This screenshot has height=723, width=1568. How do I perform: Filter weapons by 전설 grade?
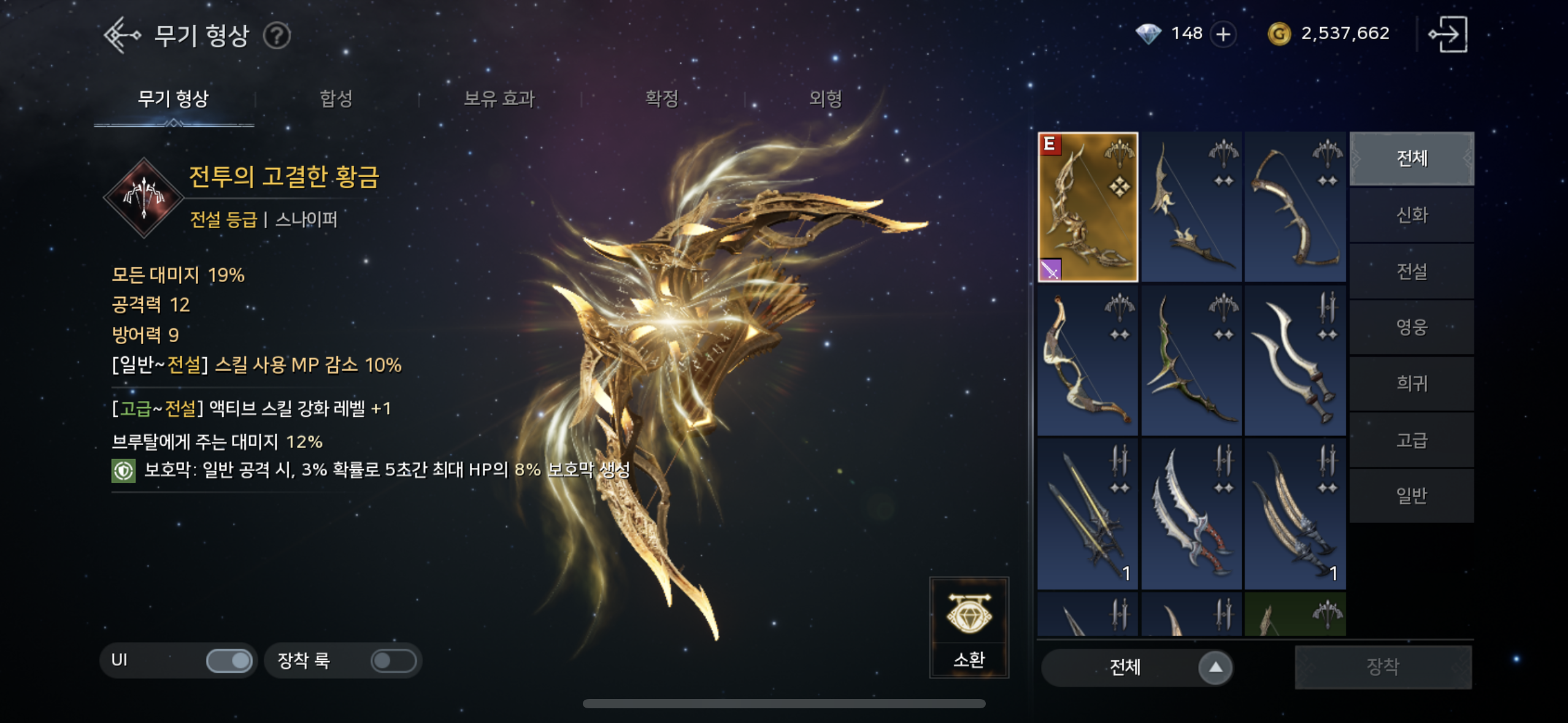[1412, 271]
